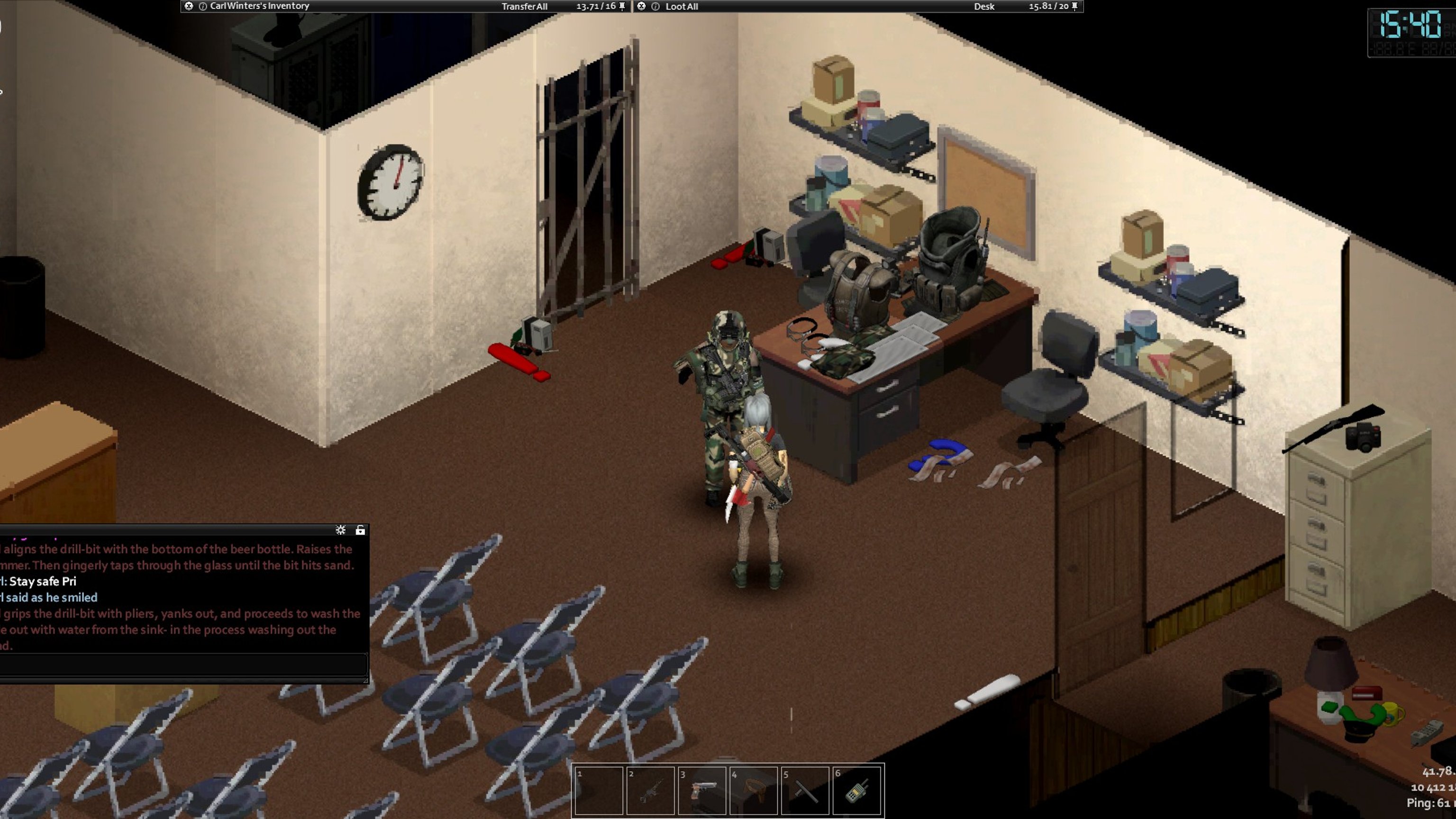Toggle the chat window lock
This screenshot has width=1456, height=819.
360,529
